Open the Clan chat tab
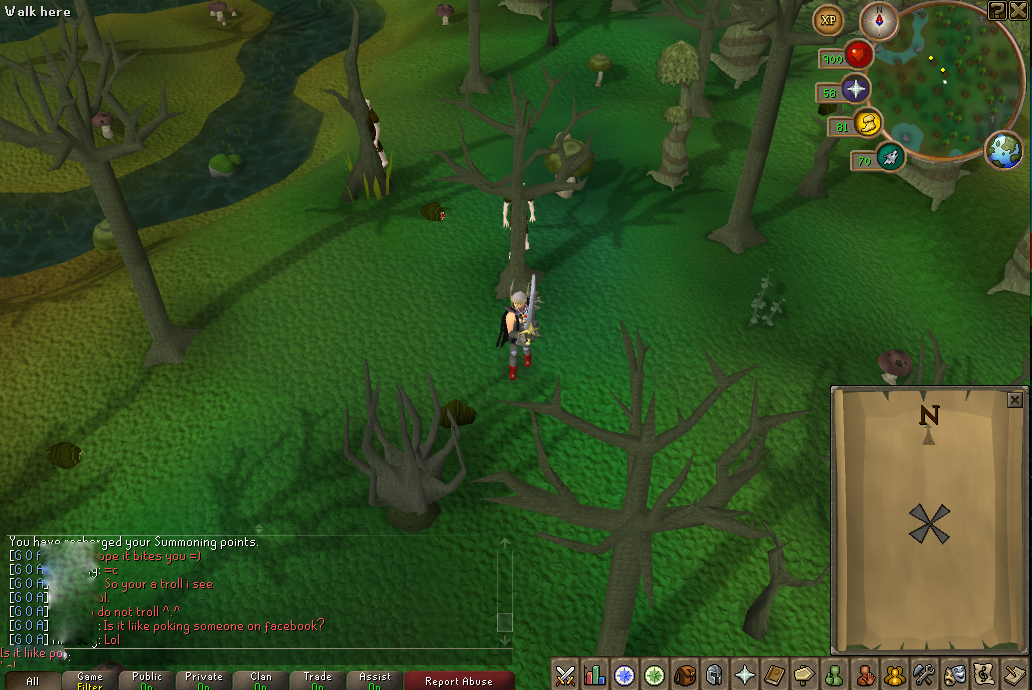 coord(261,681)
